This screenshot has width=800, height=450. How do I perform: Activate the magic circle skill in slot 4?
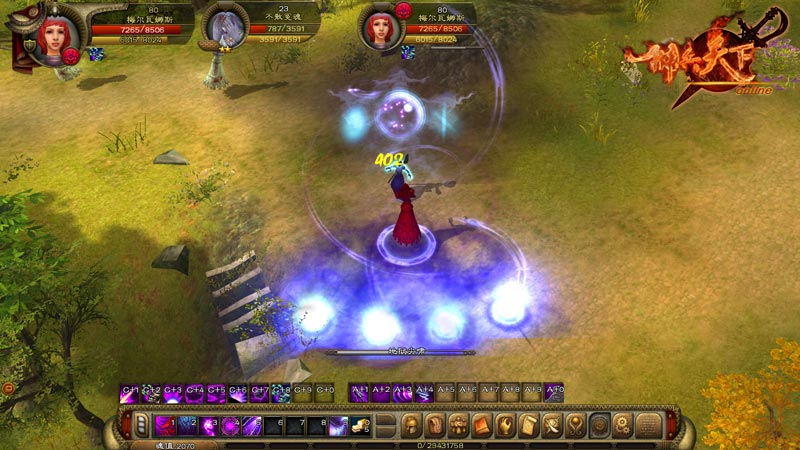tap(231, 426)
